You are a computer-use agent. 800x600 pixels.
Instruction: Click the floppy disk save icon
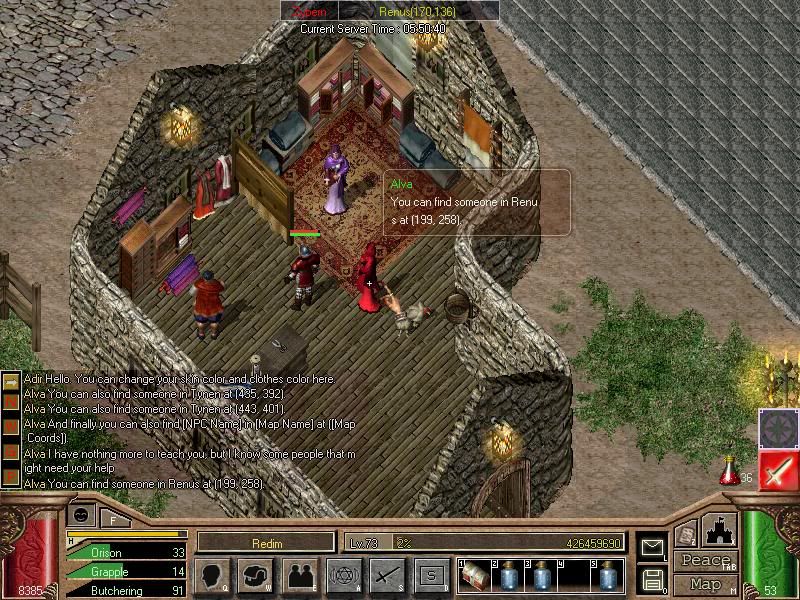(x=651, y=578)
